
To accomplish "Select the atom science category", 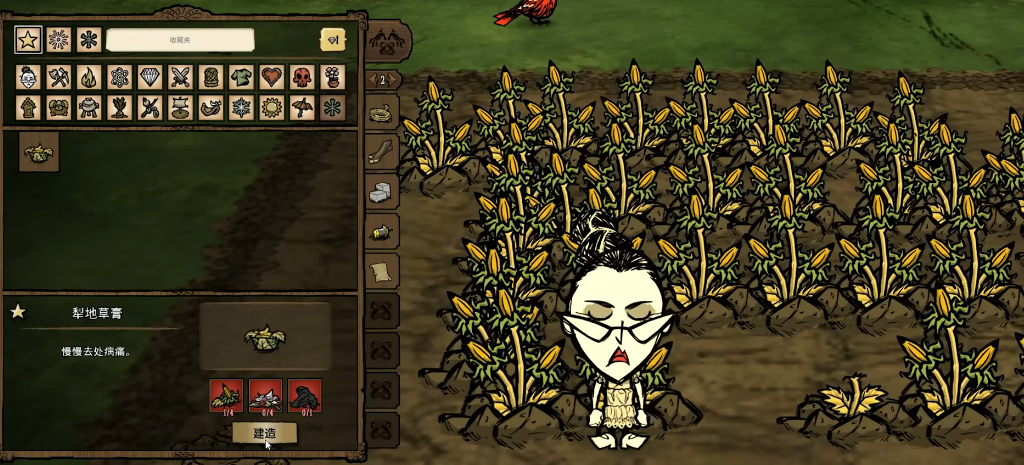I will pyautogui.click(x=119, y=77).
